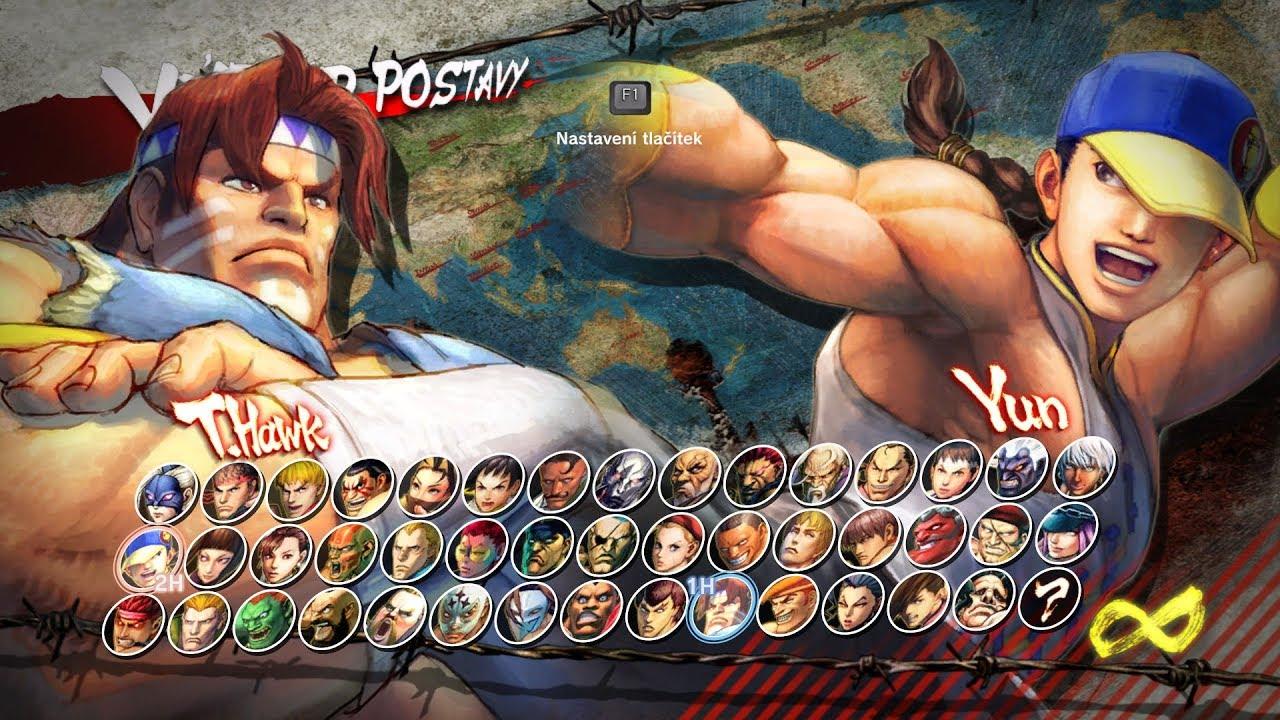Choose Ryu from the roster
The width and height of the screenshot is (1280, 720).
[232, 492]
